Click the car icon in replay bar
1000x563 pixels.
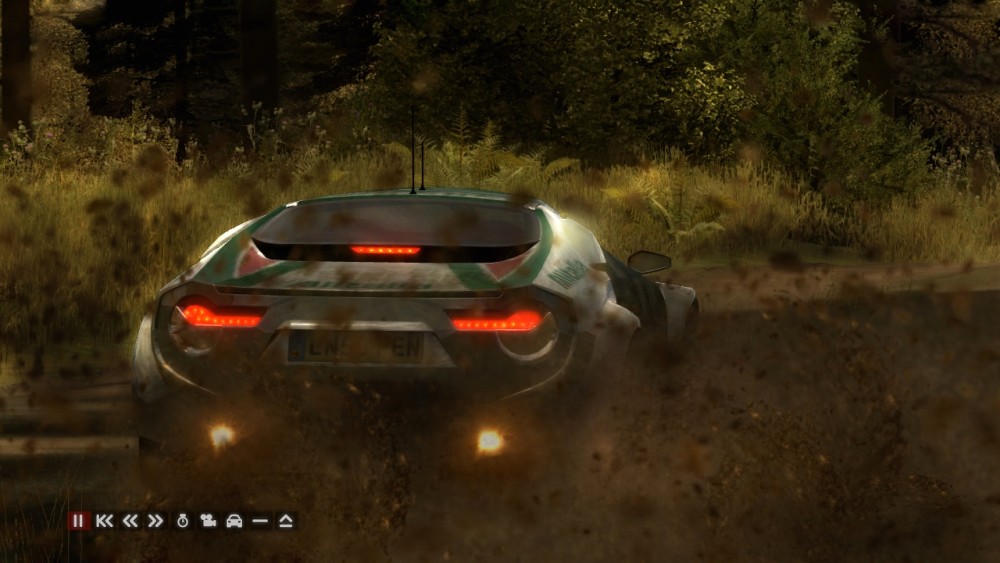[x=234, y=521]
